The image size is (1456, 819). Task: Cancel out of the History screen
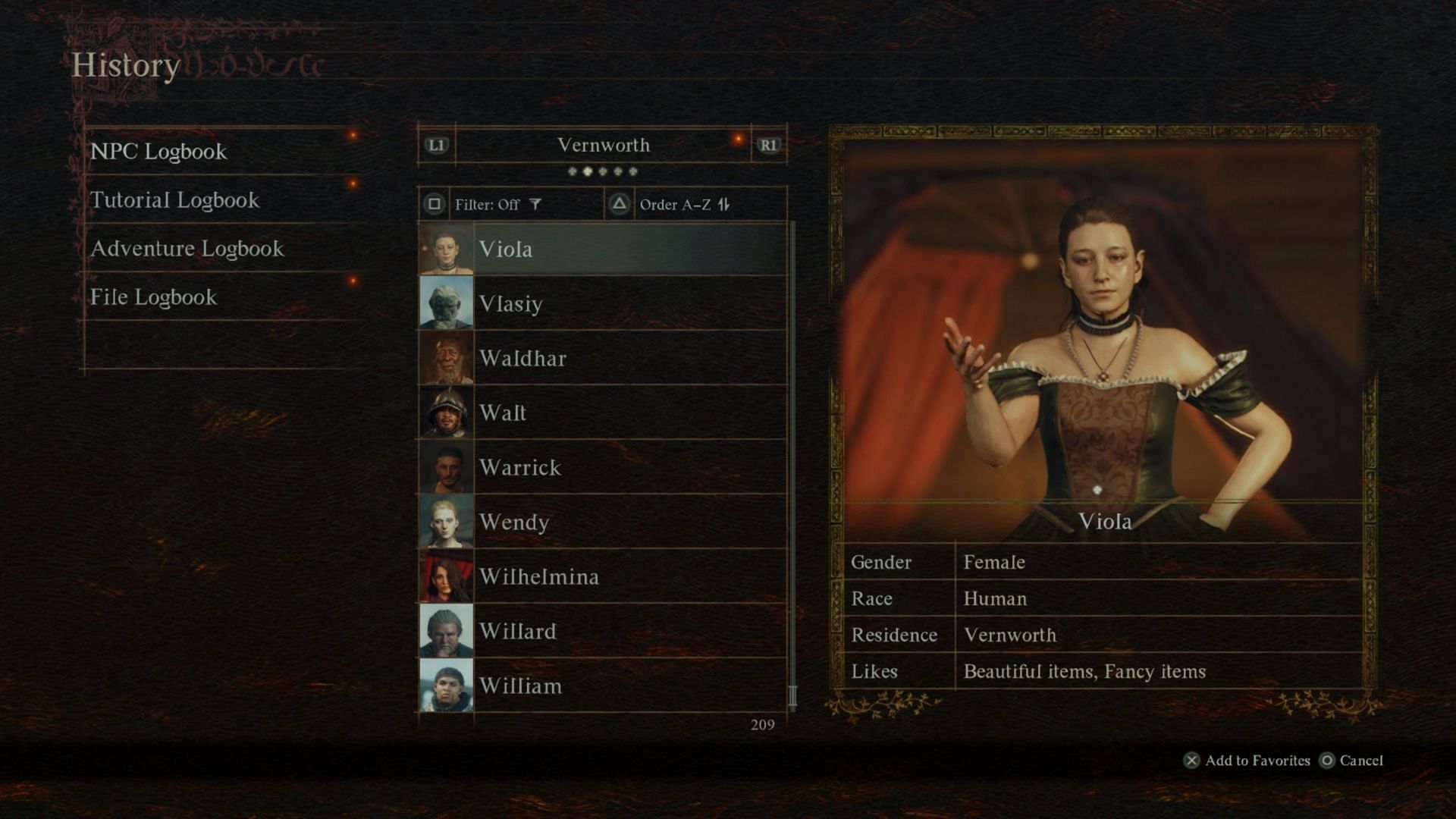click(x=1352, y=761)
